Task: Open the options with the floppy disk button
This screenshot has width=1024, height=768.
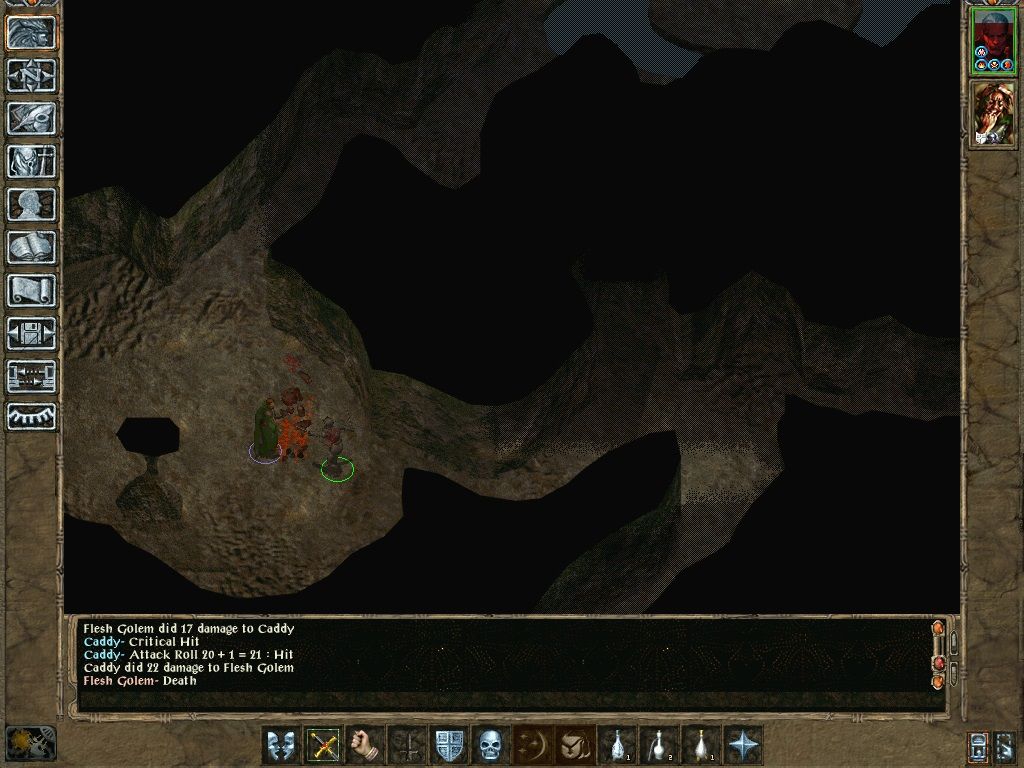Action: coord(32,333)
